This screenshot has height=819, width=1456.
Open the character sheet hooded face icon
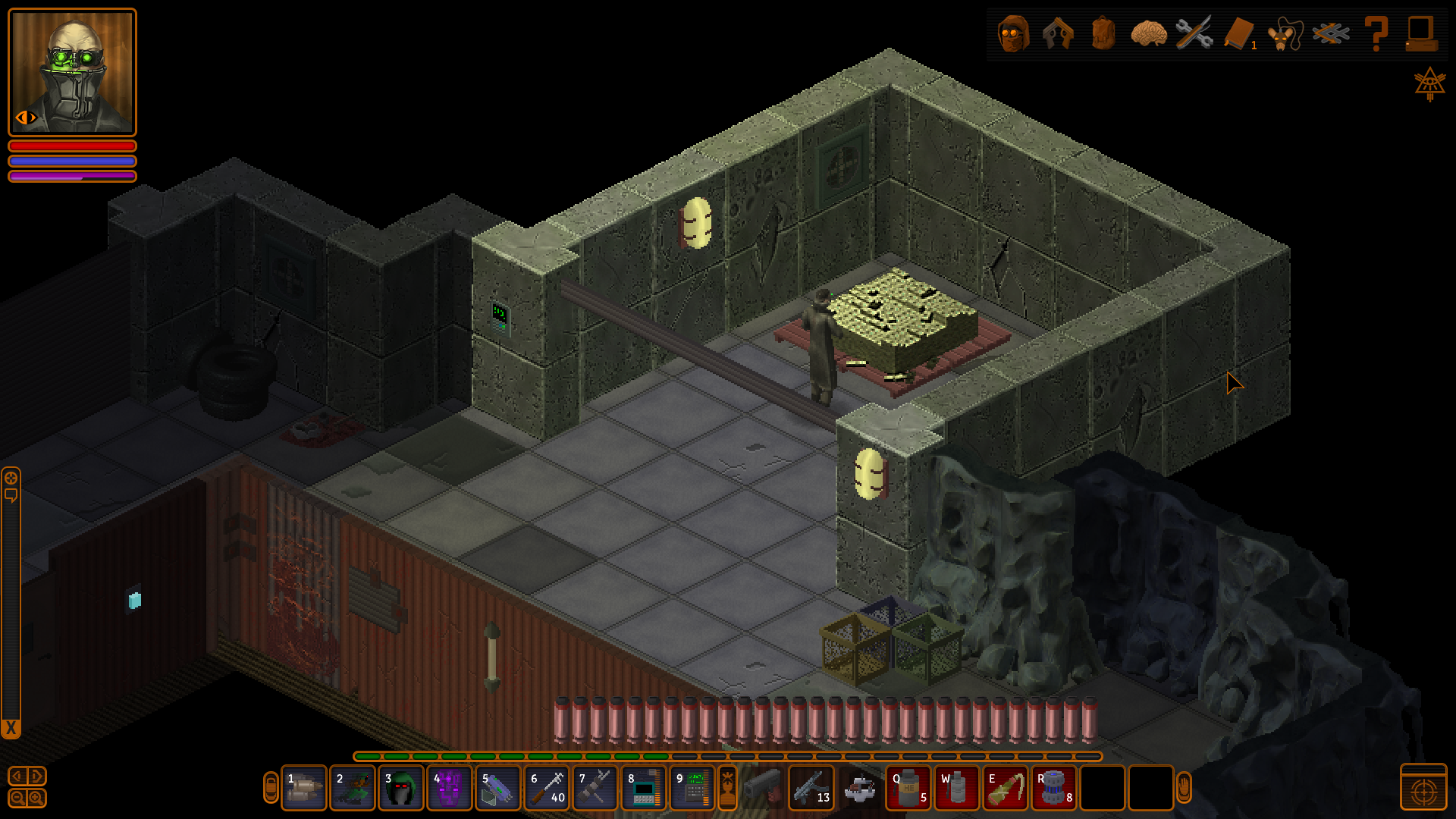click(x=1013, y=33)
